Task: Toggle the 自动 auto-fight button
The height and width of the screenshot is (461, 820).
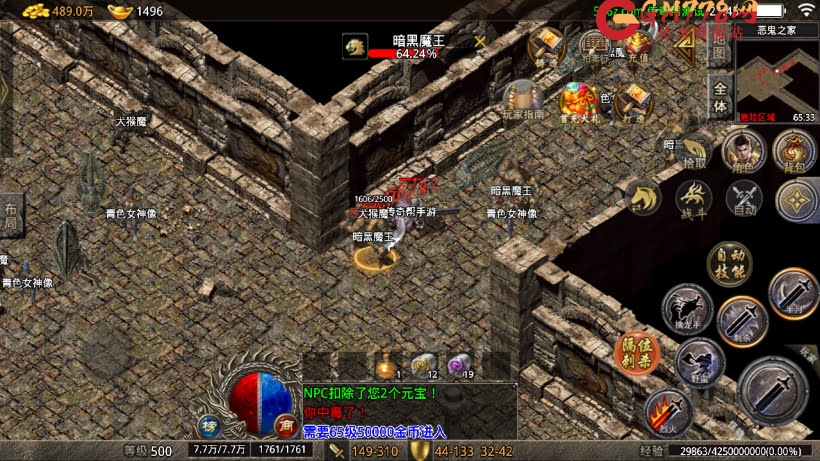Action: pyautogui.click(x=744, y=197)
